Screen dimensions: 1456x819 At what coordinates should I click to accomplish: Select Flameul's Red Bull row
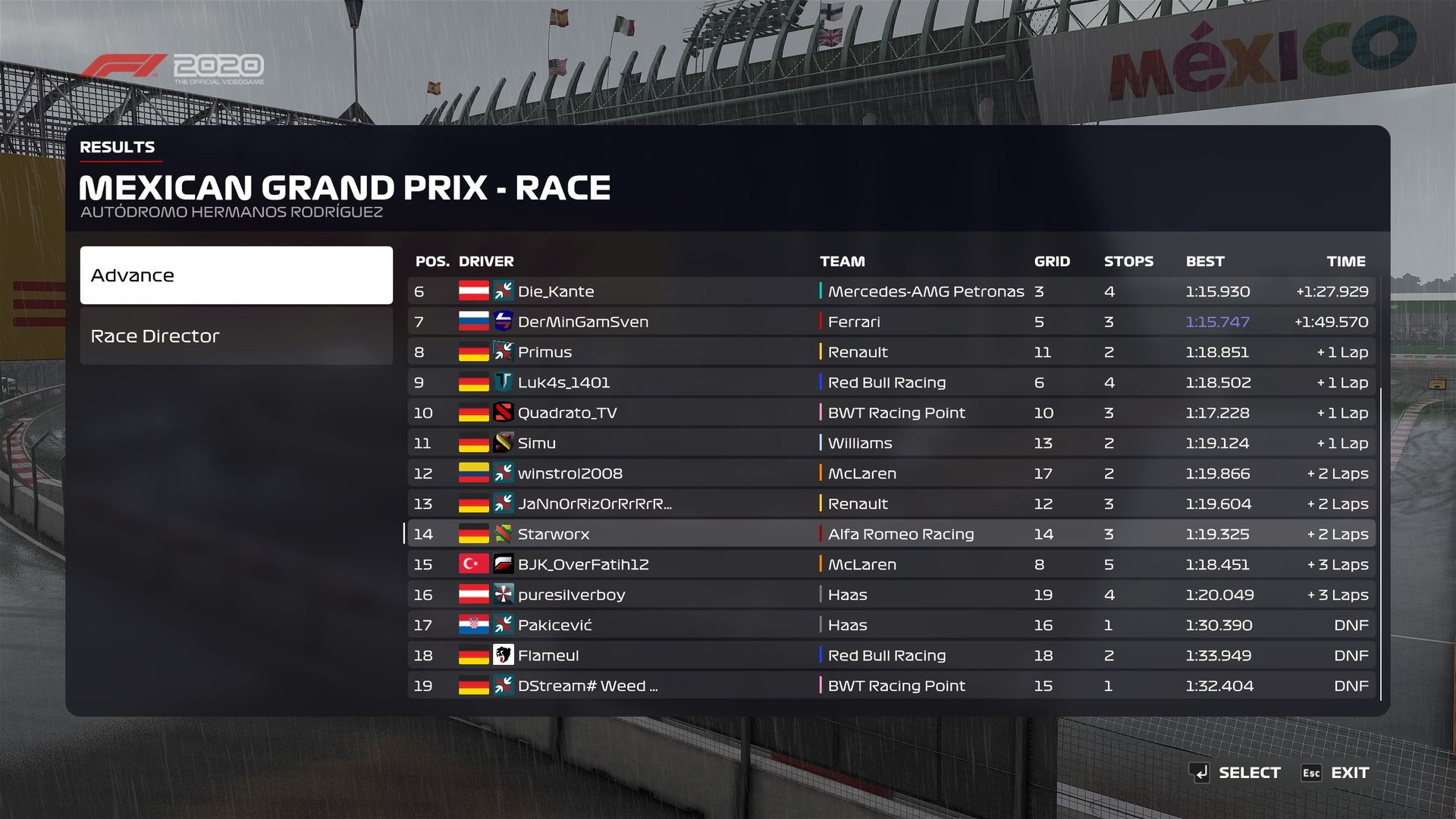[x=891, y=655]
